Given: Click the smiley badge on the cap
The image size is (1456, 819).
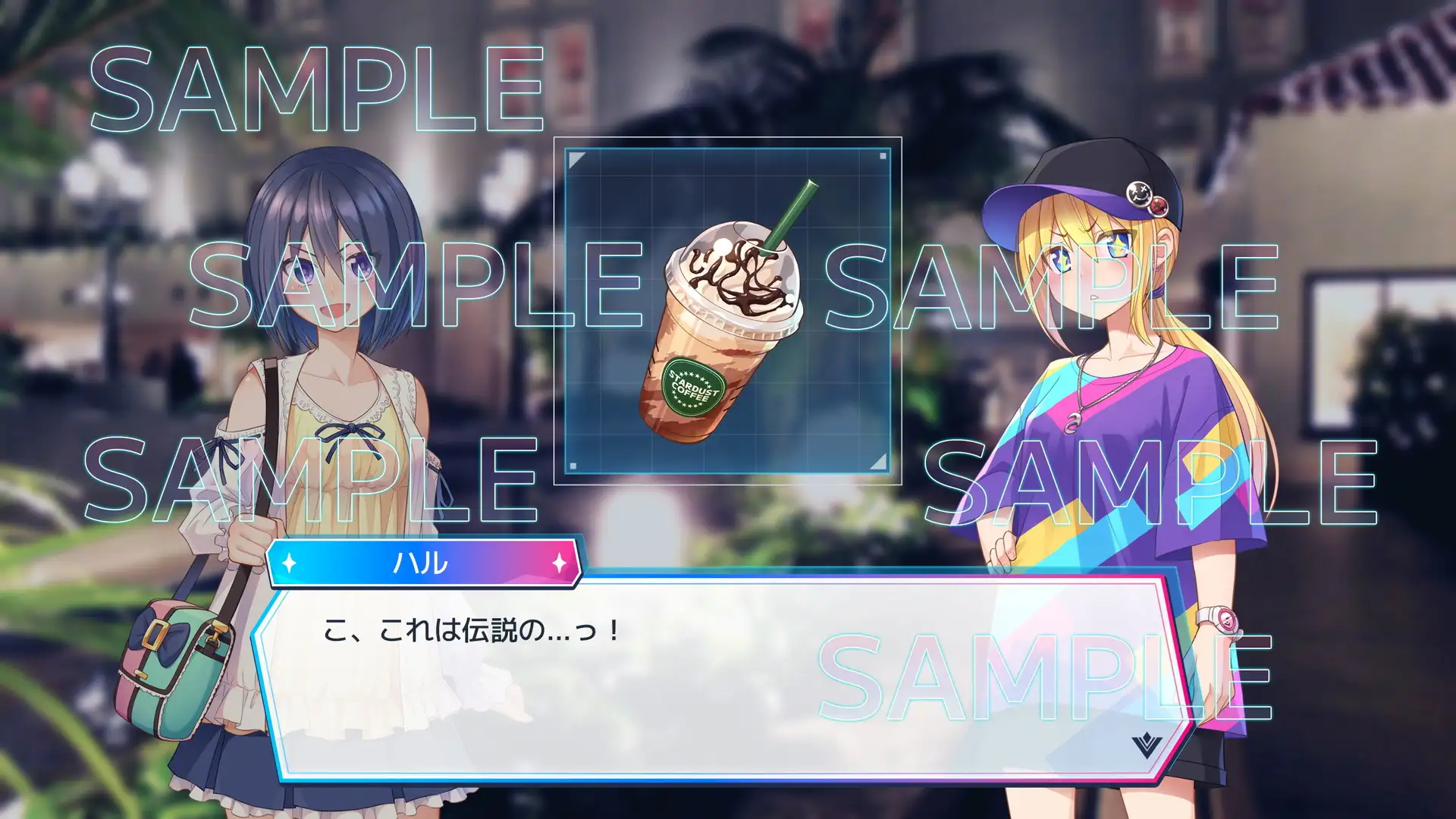Looking at the screenshot, I should [1140, 194].
